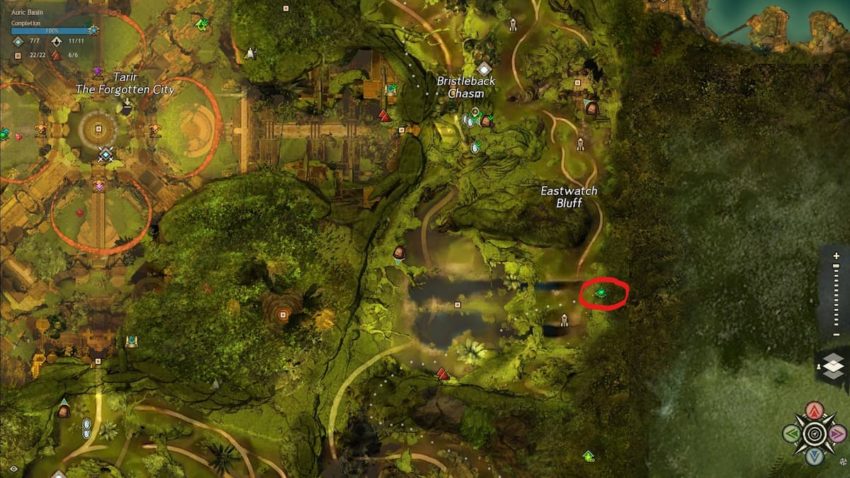Click the Bristleback Chasm point of interest diamond
Viewport: 850px width, 478px height.
click(484, 69)
